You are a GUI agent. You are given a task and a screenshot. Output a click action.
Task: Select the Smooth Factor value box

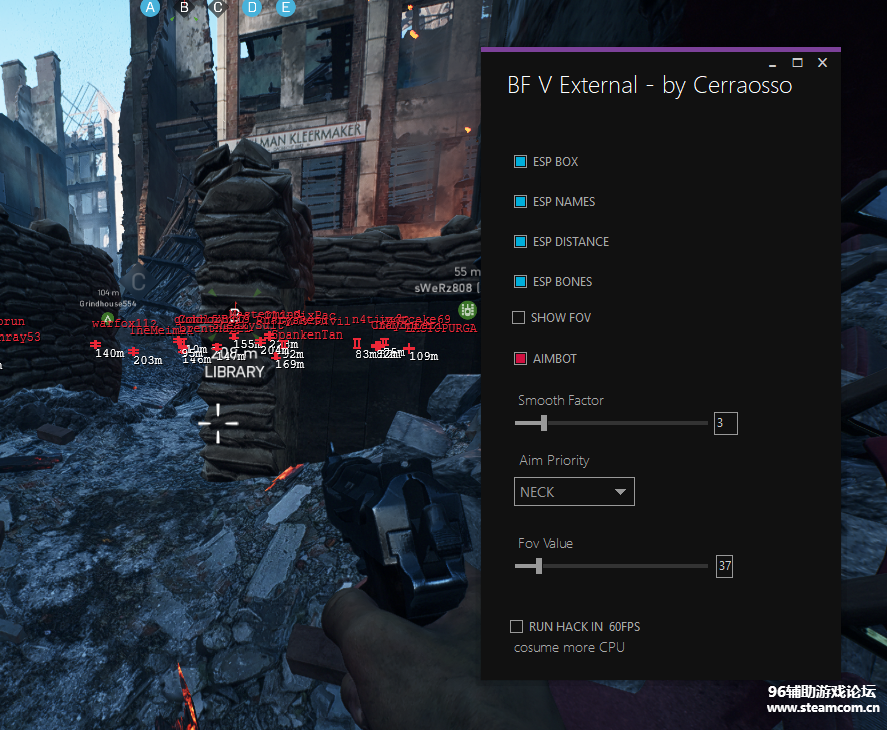click(725, 423)
